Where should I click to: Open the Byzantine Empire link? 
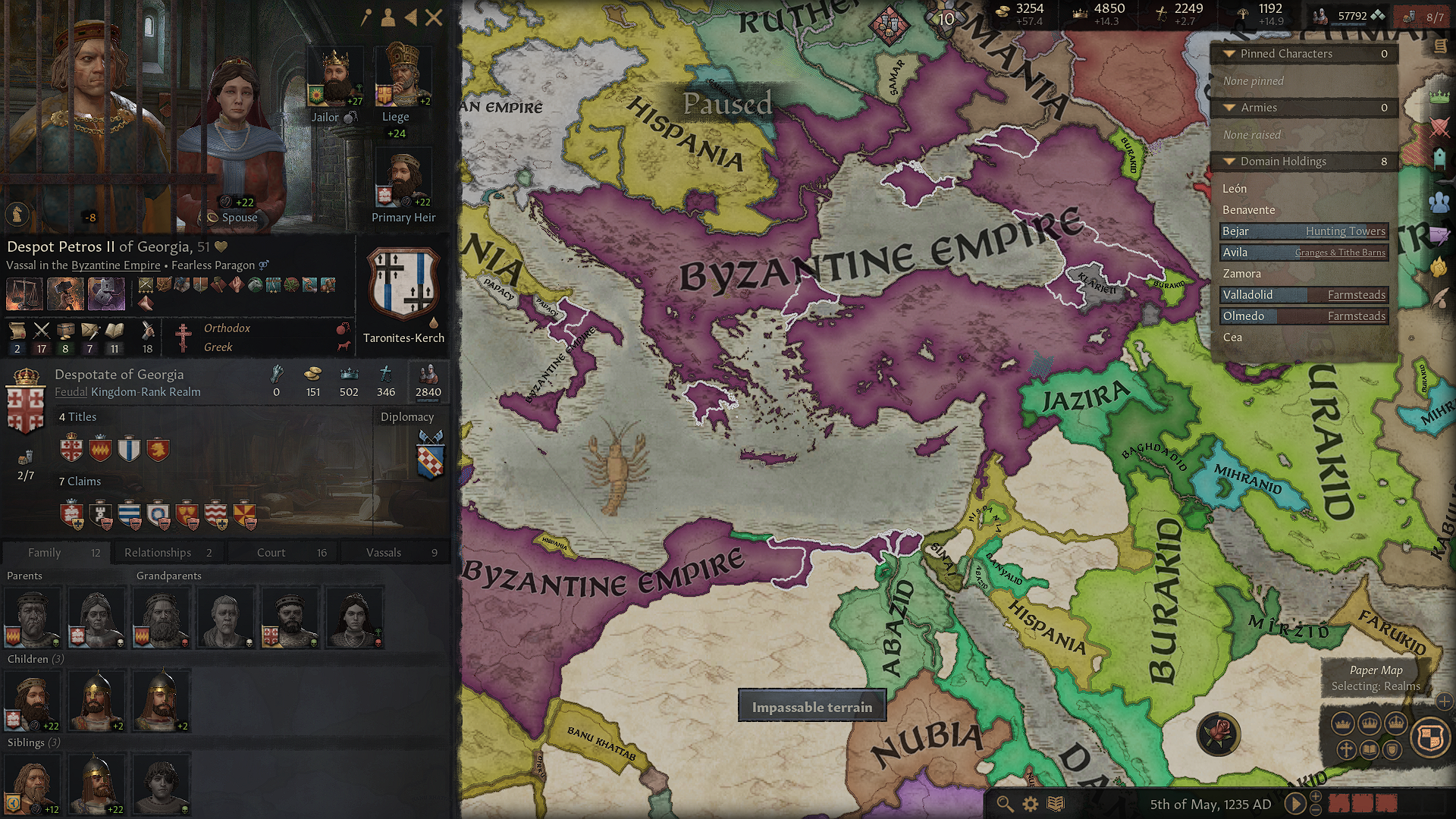115,265
